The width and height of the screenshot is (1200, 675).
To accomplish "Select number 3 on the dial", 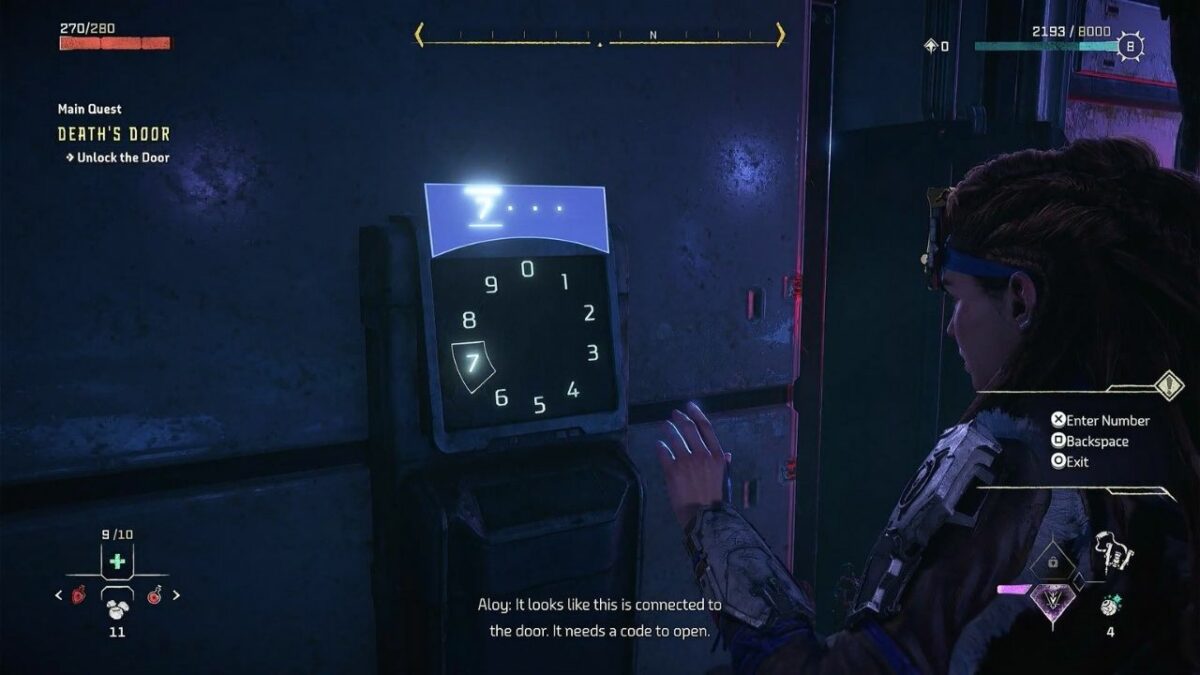I will (x=592, y=352).
